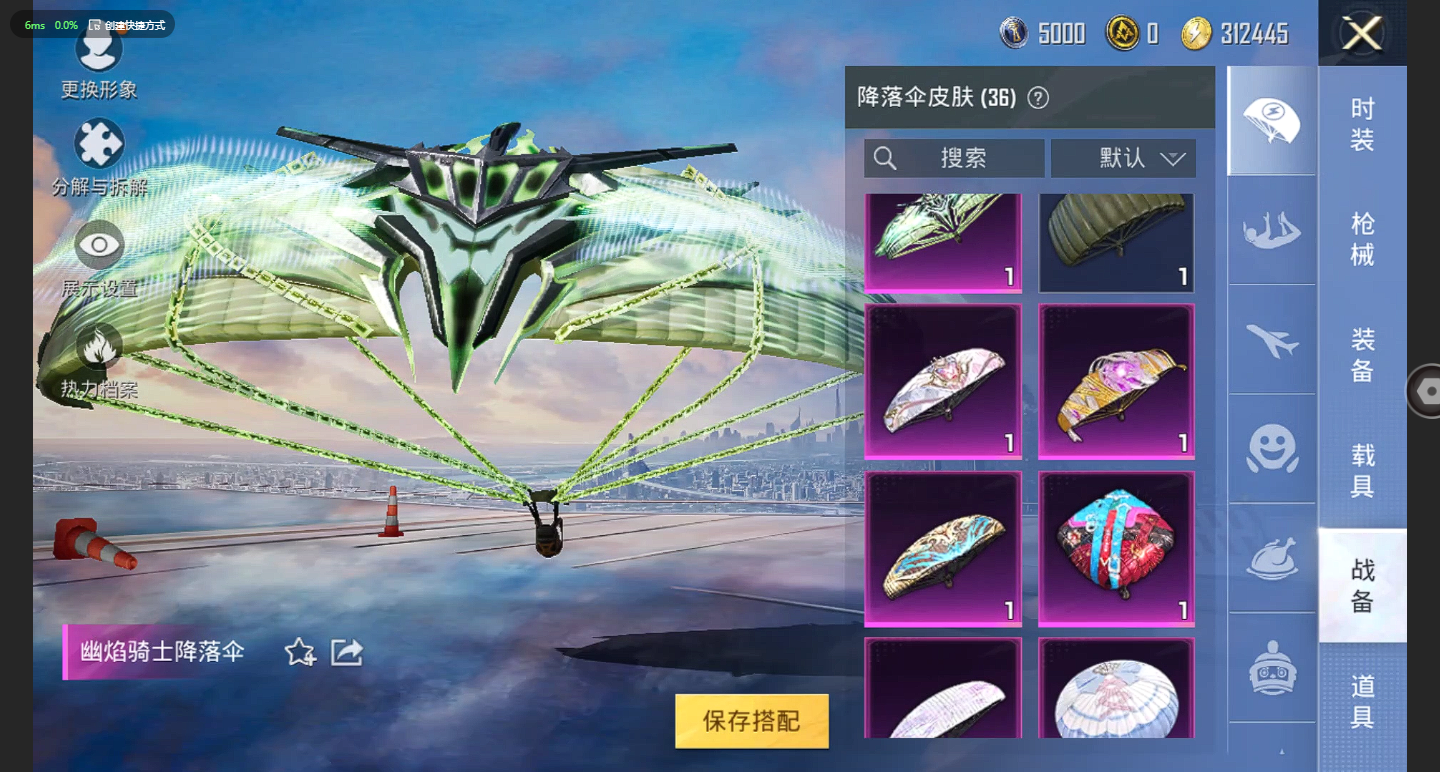Switch to the 枪械 tab

click(x=1362, y=240)
